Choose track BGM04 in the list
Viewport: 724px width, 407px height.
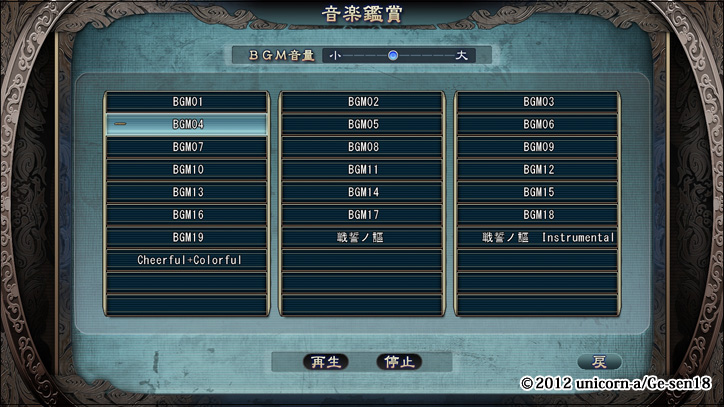tap(187, 125)
